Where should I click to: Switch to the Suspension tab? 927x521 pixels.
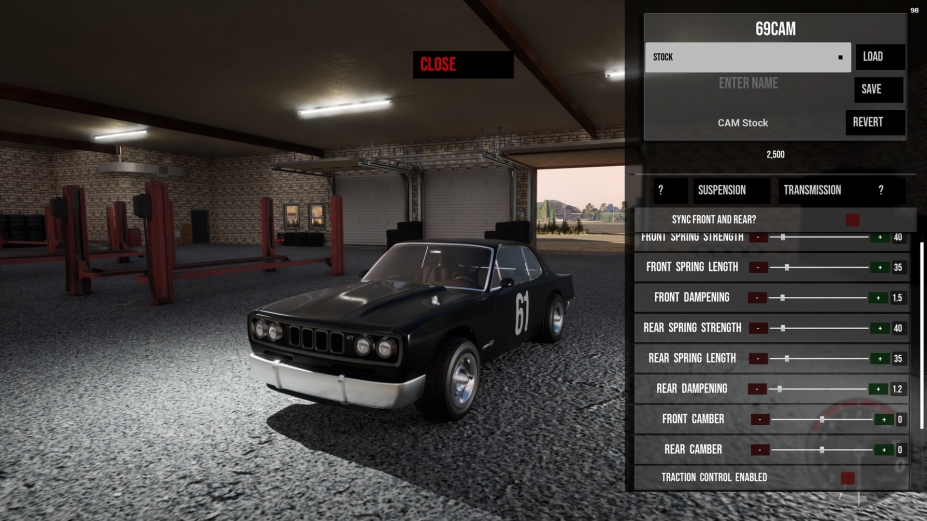pos(731,190)
